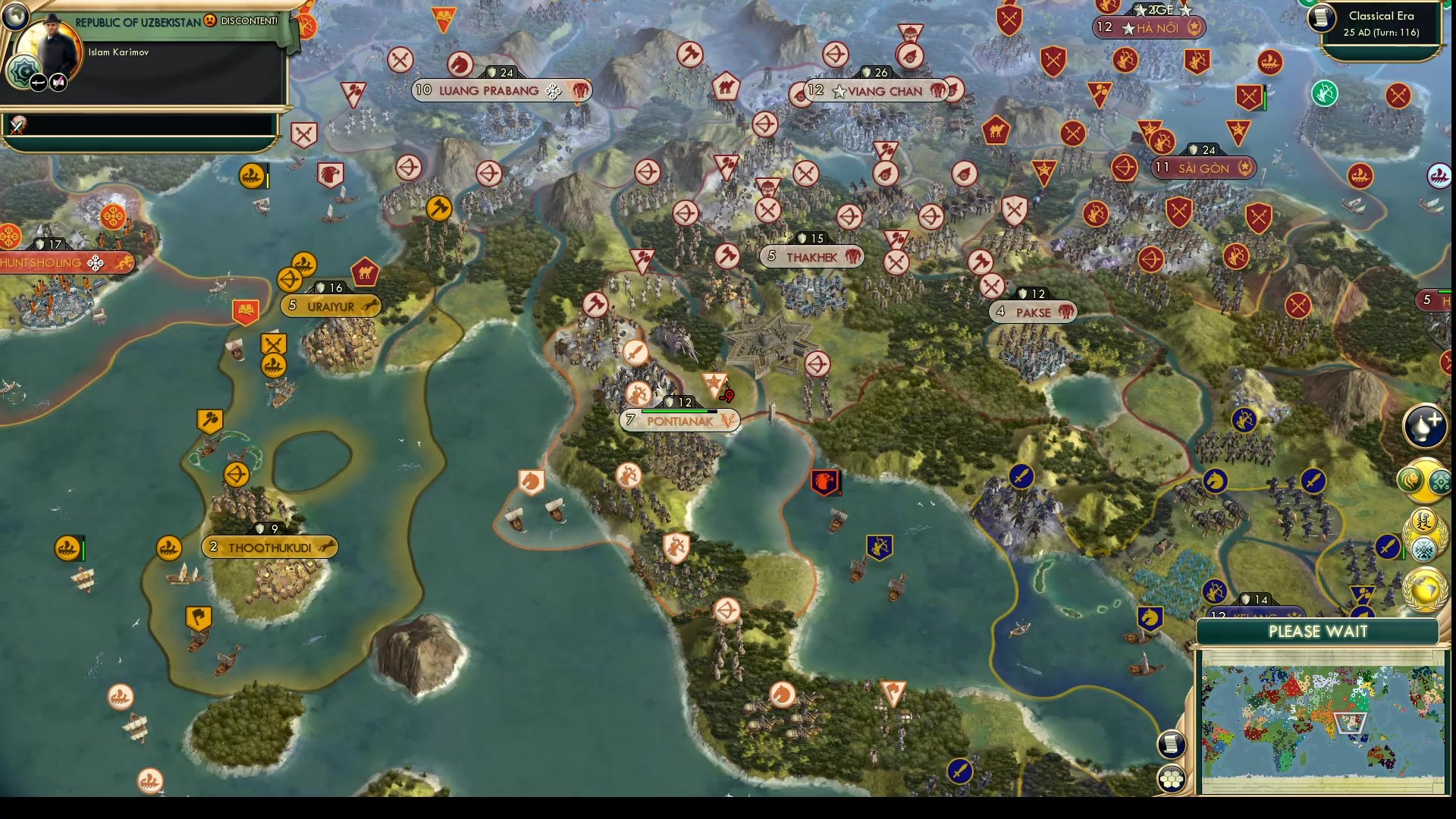1456x819 pixels.
Task: Click the Great Person droplet icon on the right edge
Action: pos(1424,426)
